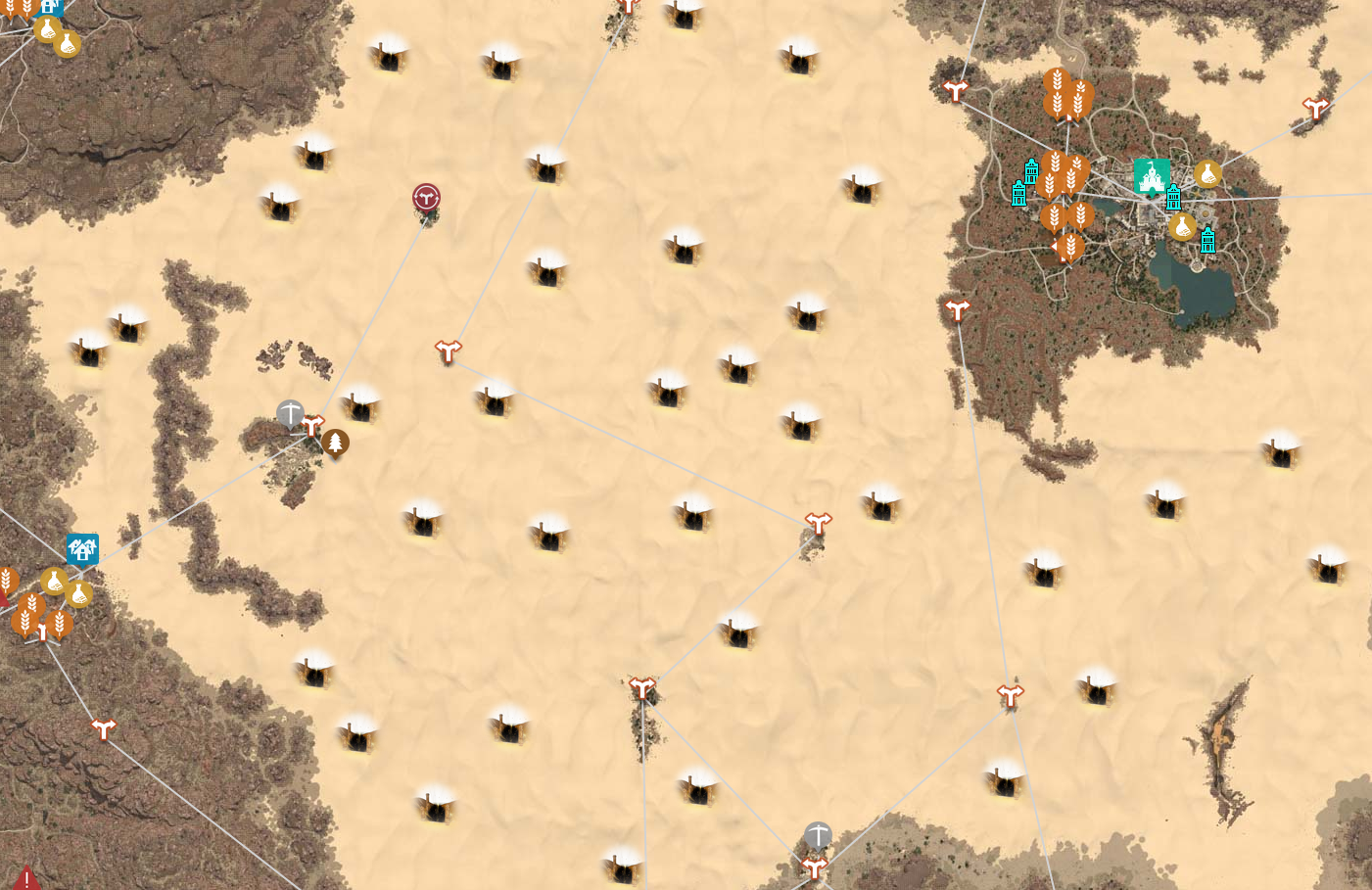
Task: Select the gray pickaxe marker beside the tree marker
Action: click(x=290, y=413)
